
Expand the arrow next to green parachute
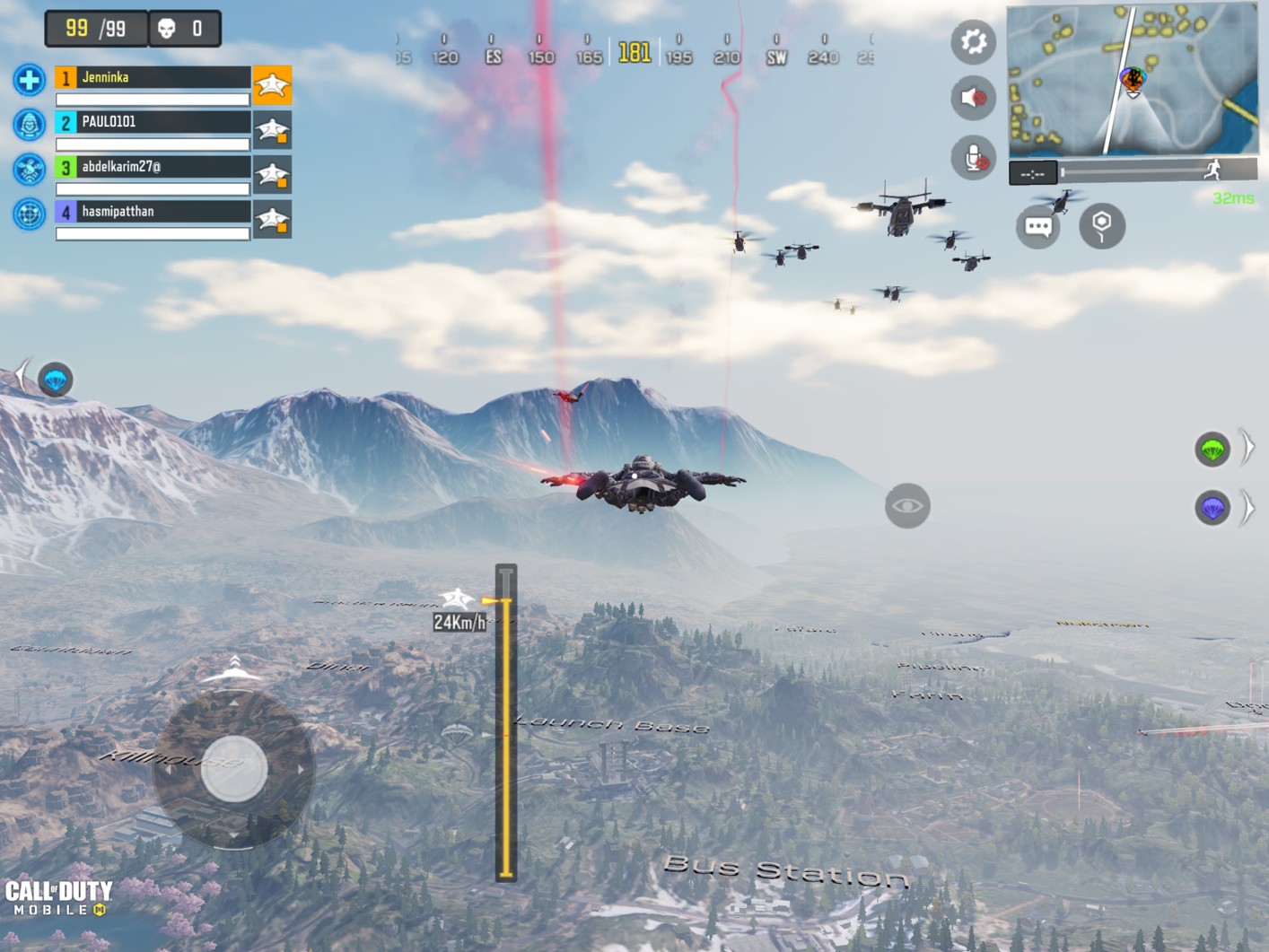point(1247,447)
